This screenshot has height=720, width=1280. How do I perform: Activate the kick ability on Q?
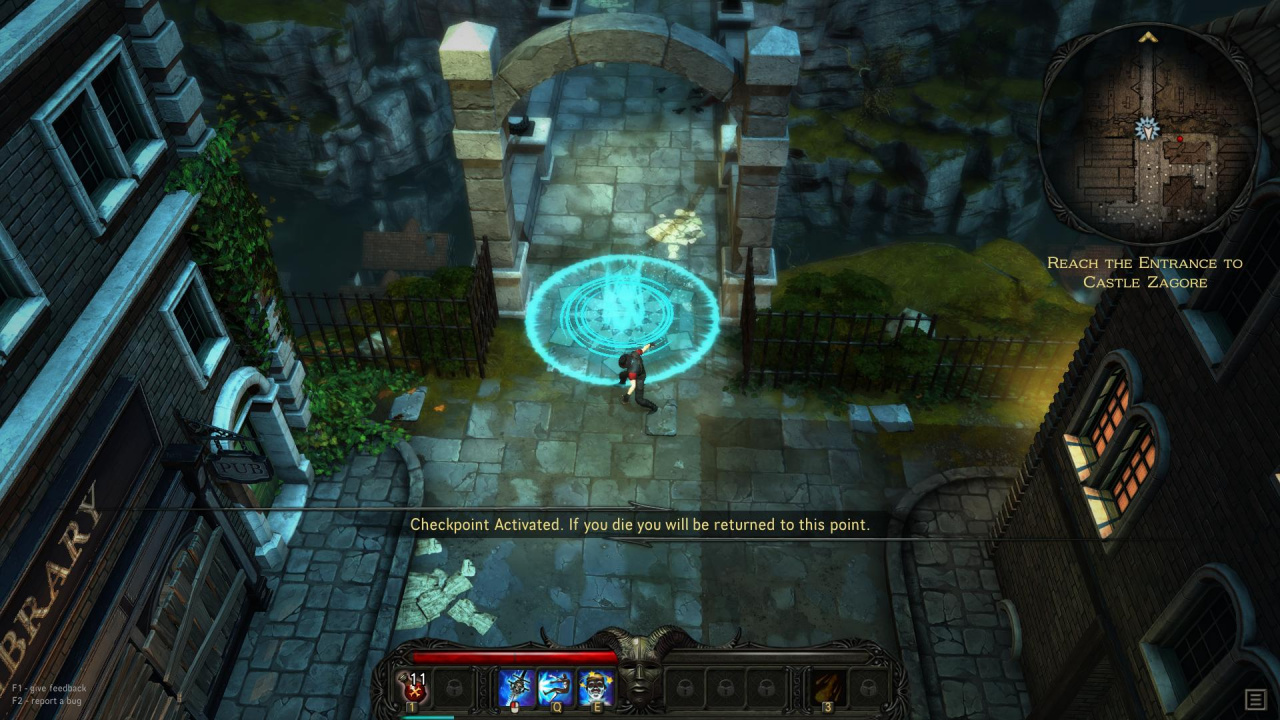pyautogui.click(x=556, y=688)
